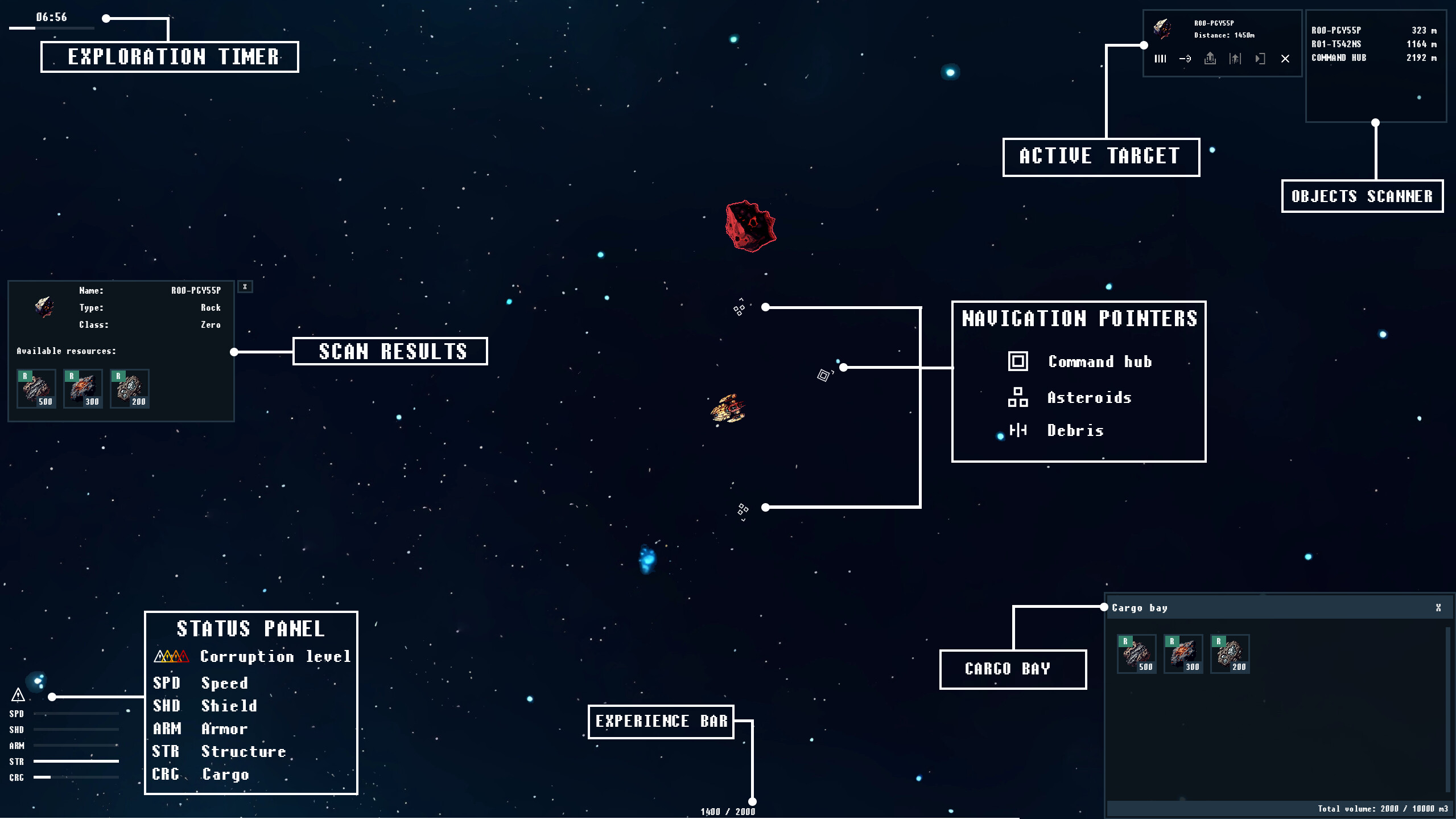Select the extract resources icon for R00-PGY55P
This screenshot has height=819, width=1456.
[1210, 59]
